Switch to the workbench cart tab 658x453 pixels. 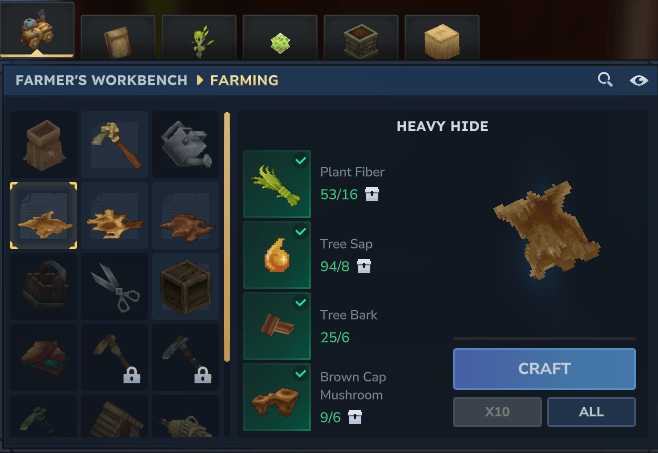coord(37,32)
